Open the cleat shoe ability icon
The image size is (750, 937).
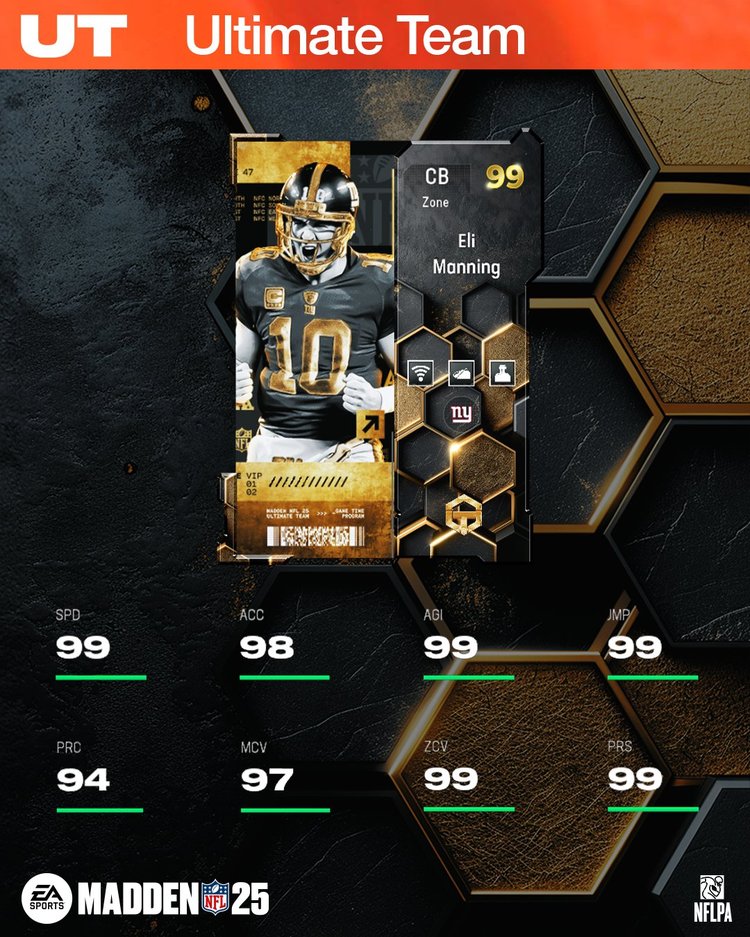[x=461, y=373]
